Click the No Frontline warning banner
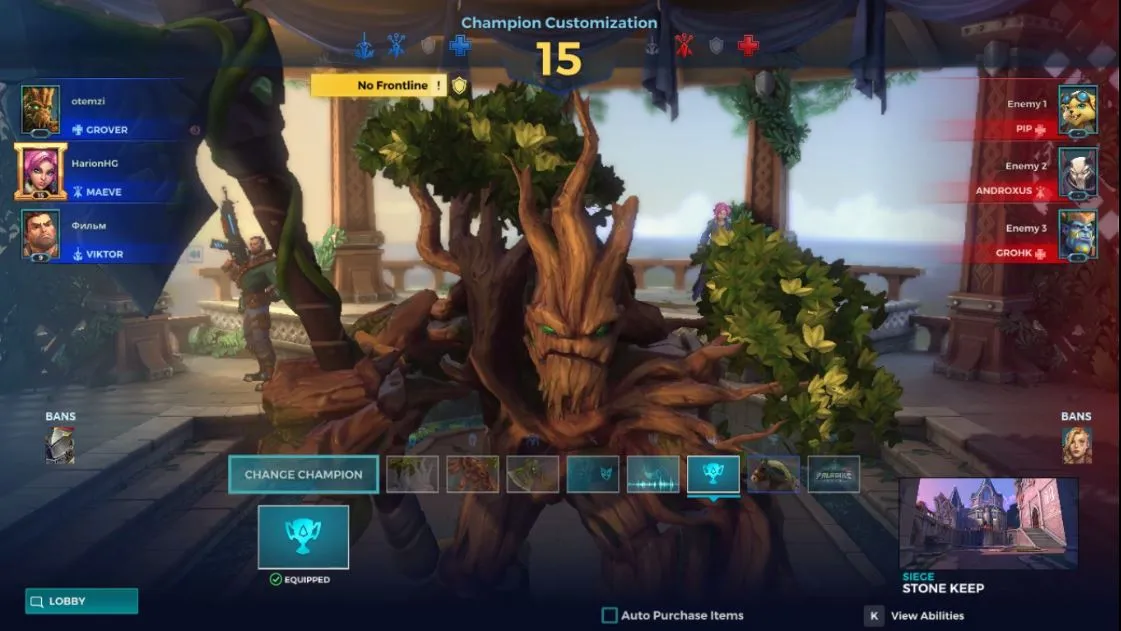This screenshot has height=631, width=1121. pyautogui.click(x=386, y=86)
